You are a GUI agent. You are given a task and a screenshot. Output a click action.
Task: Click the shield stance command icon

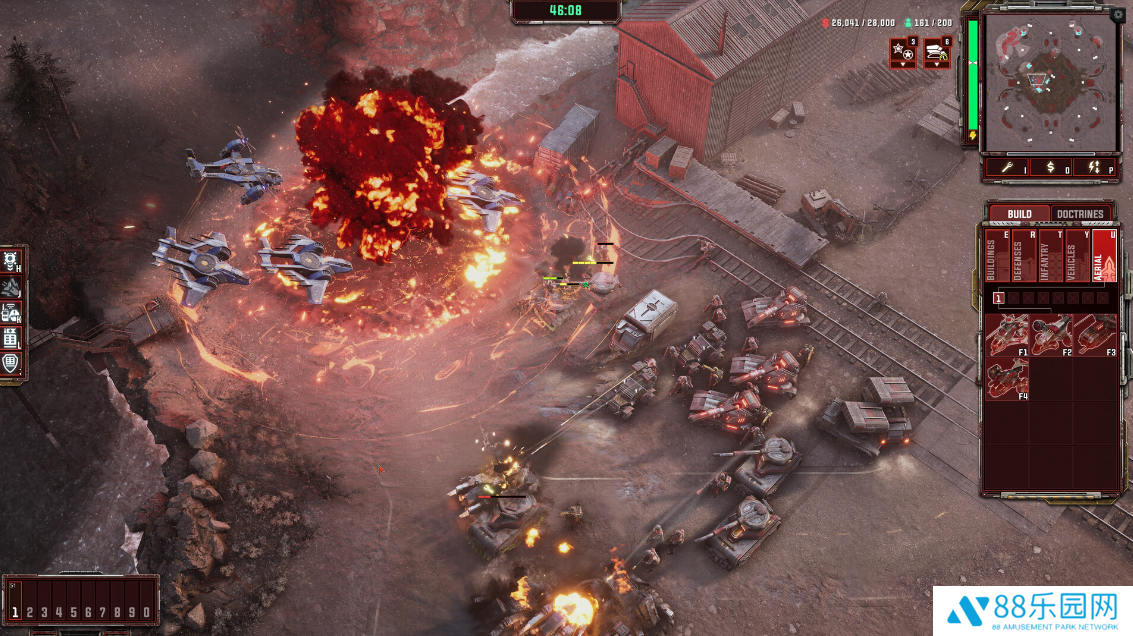point(12,362)
